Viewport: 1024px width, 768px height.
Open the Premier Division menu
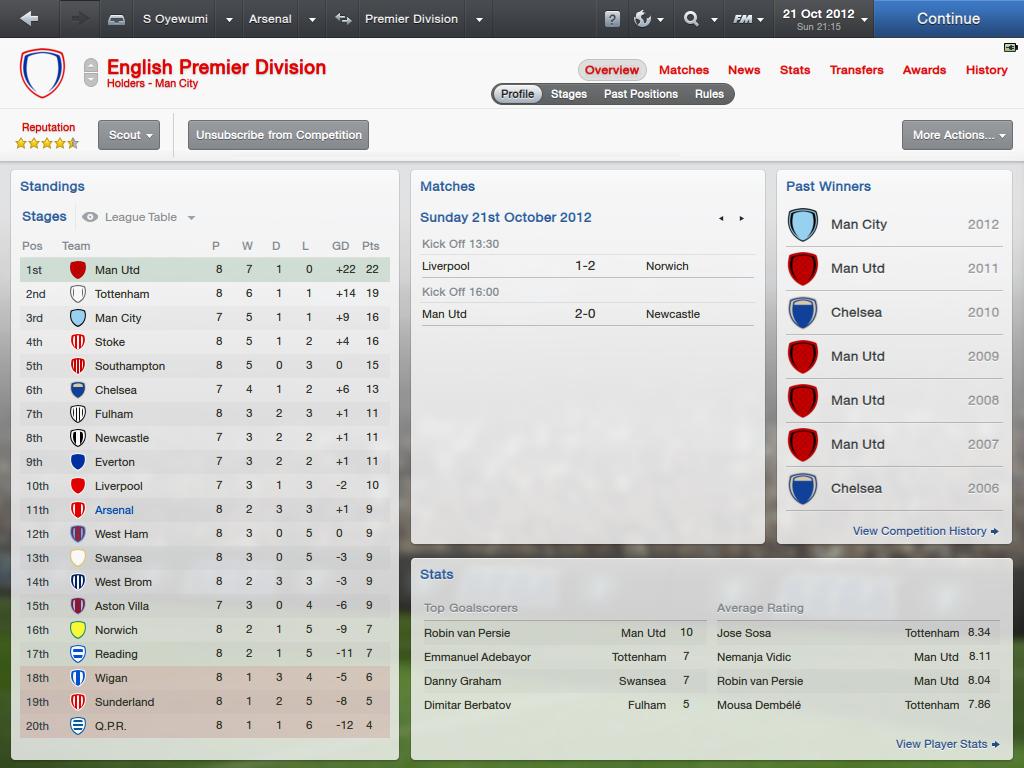[411, 19]
